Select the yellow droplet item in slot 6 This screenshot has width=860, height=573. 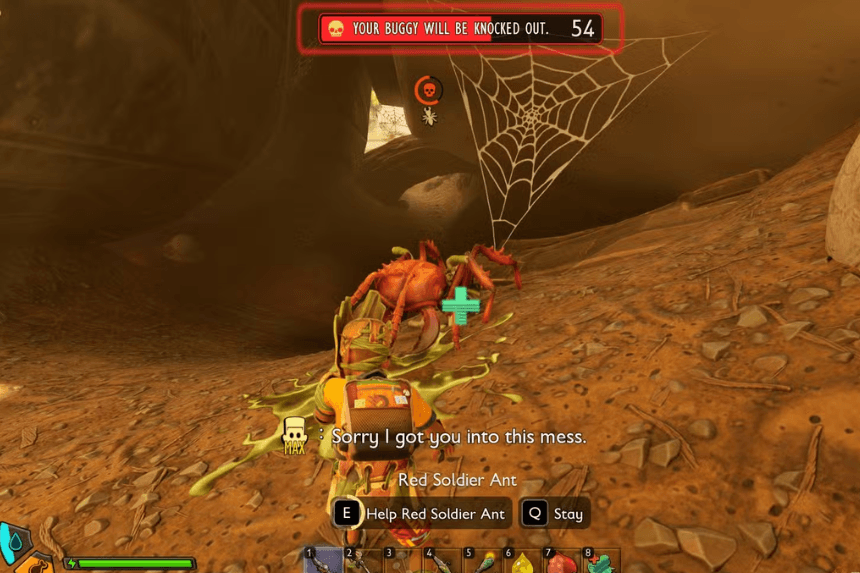tap(521, 562)
